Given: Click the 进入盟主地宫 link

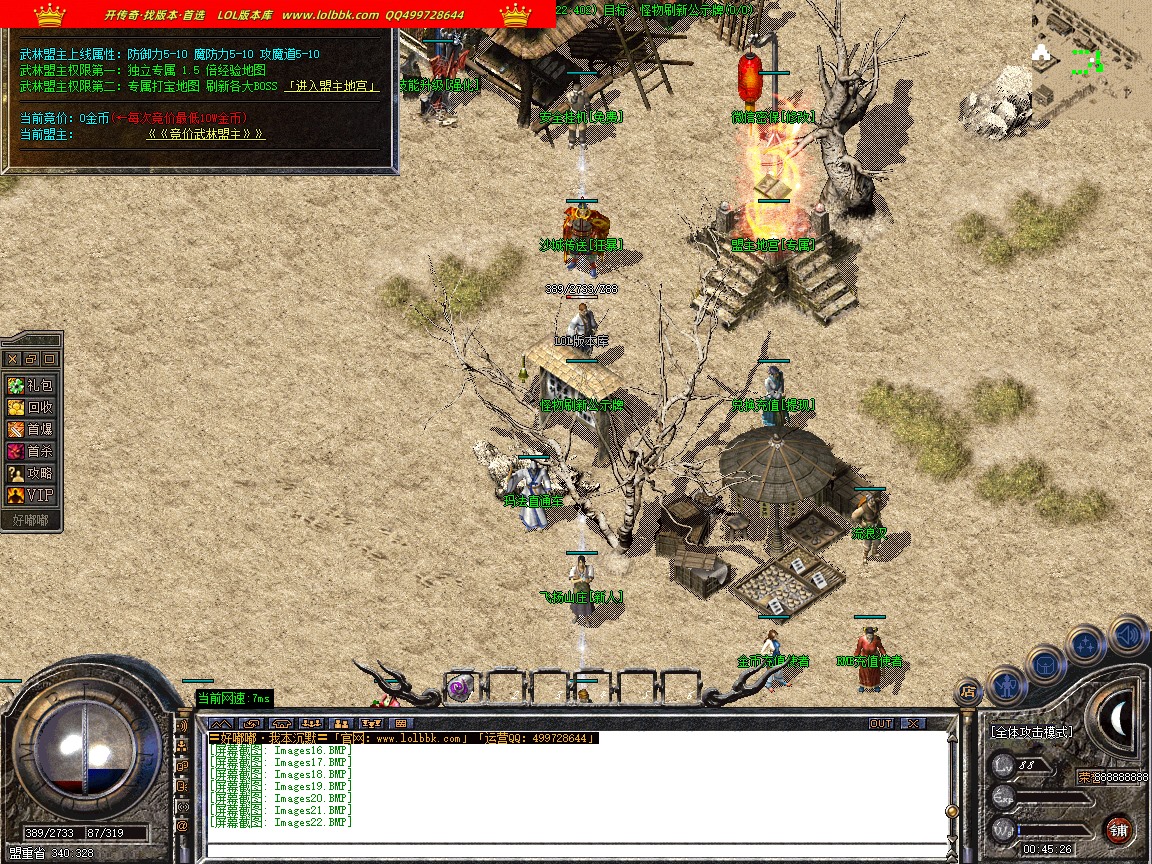Looking at the screenshot, I should click(x=333, y=86).
